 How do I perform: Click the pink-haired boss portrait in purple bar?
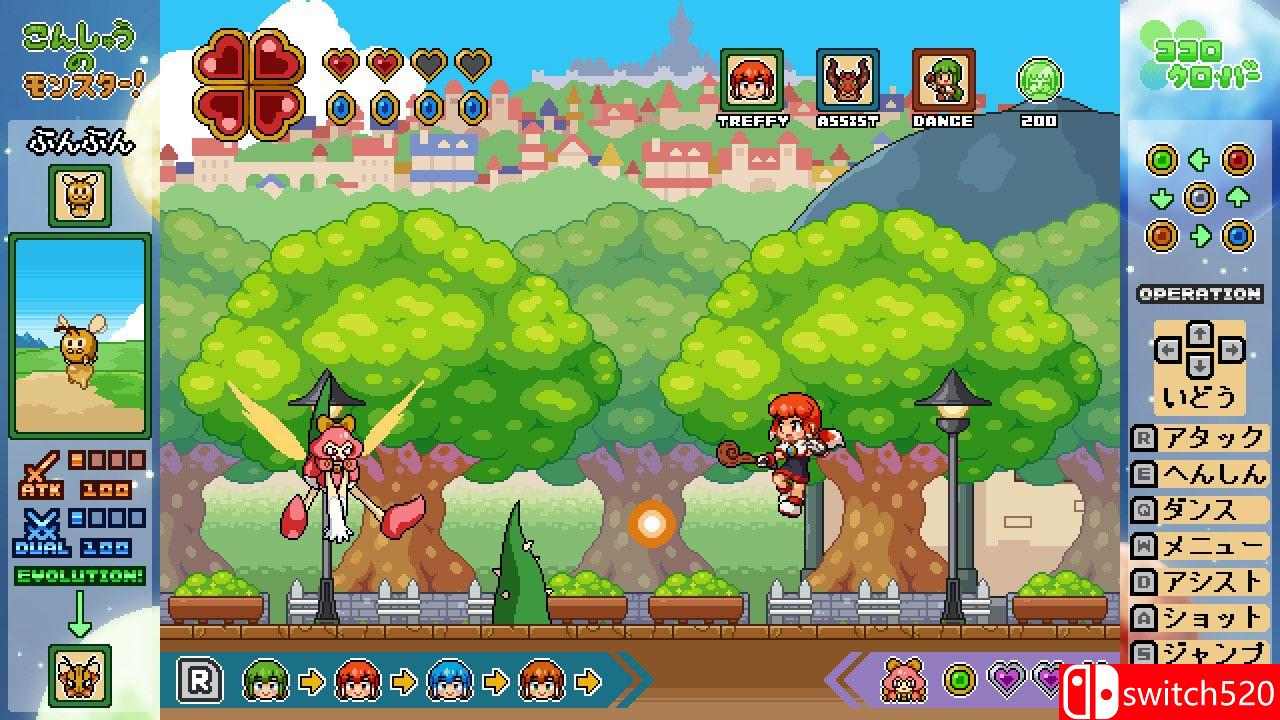coord(903,681)
